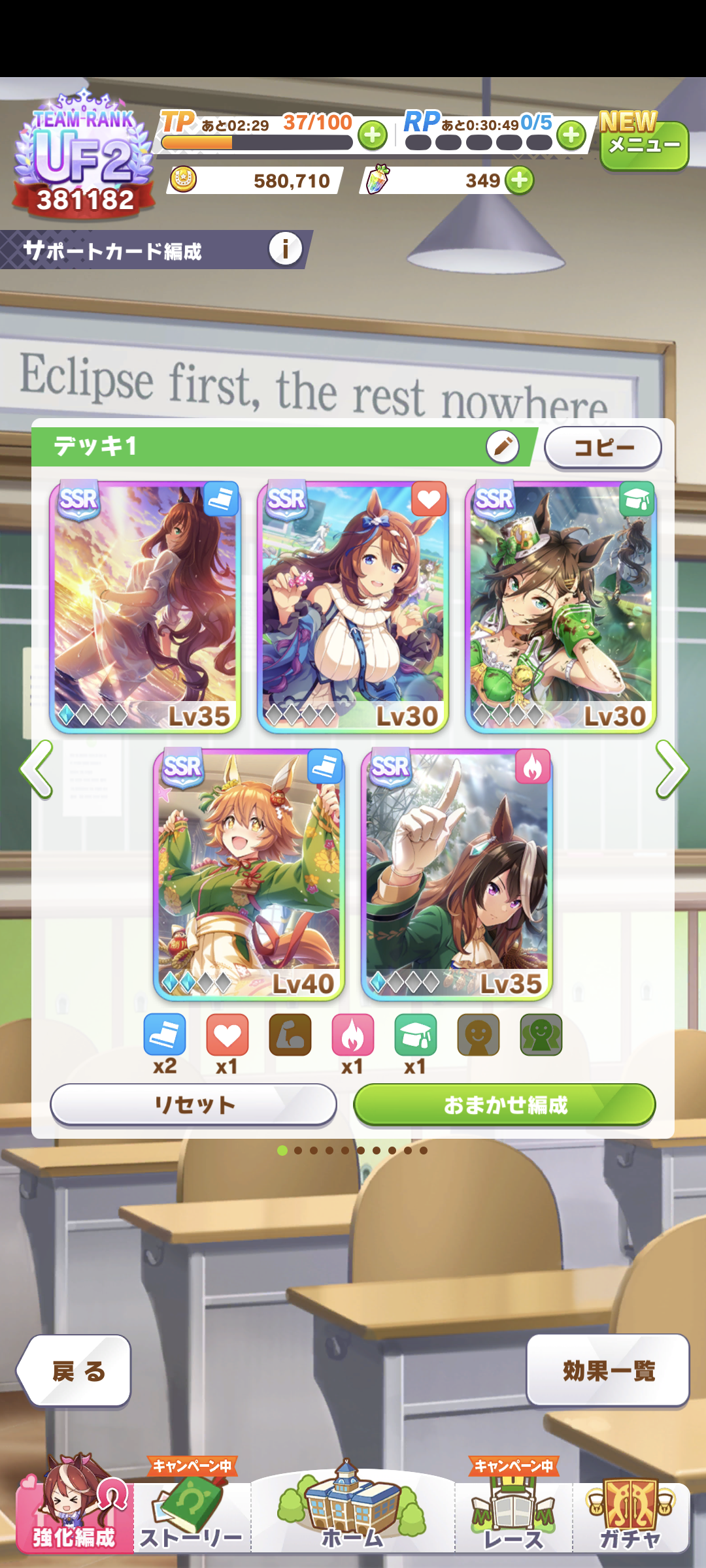Go to the previous deck
Image resolution: width=706 pixels, height=1568 pixels.
(37, 769)
